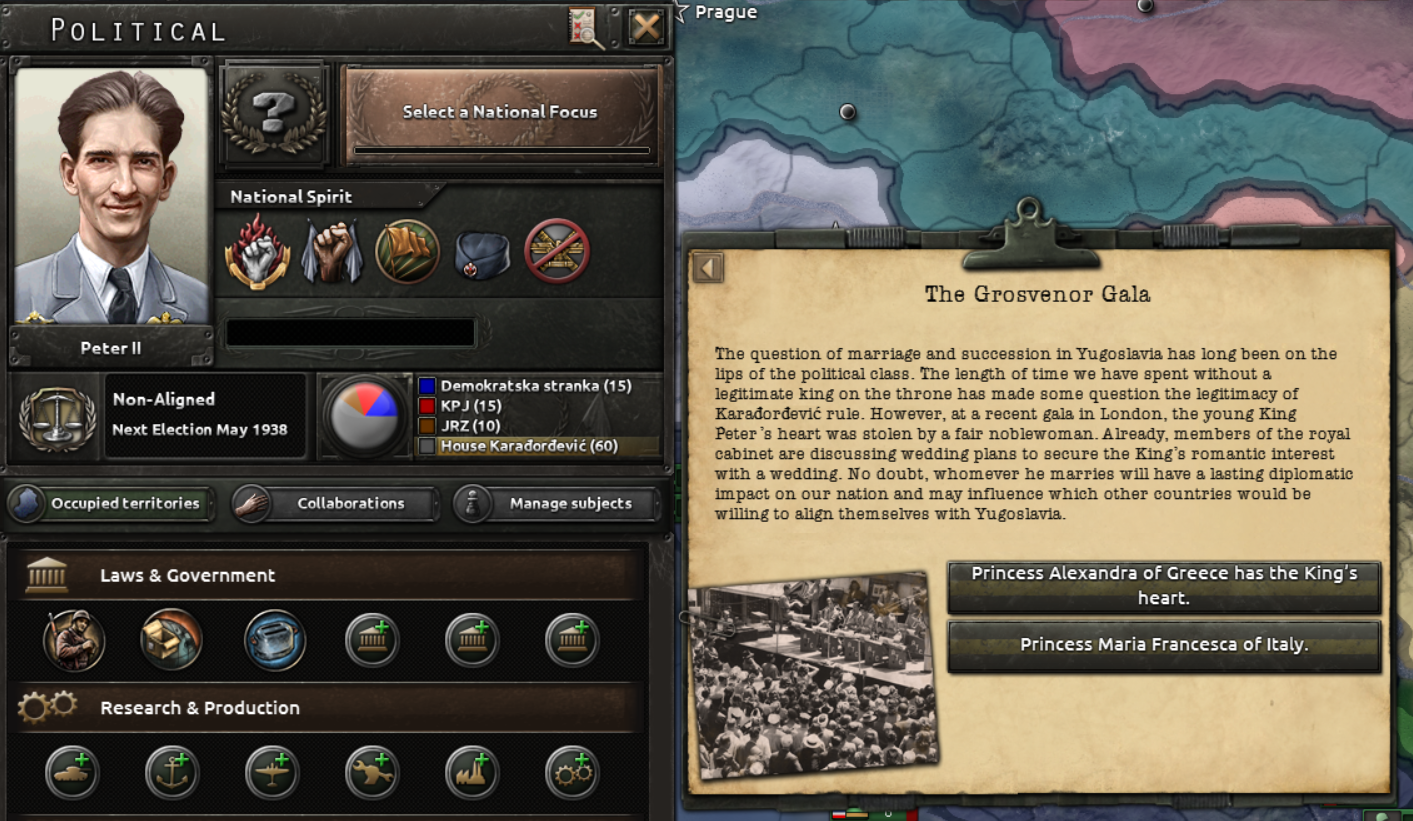
Task: Close the Political panel
Action: point(646,27)
